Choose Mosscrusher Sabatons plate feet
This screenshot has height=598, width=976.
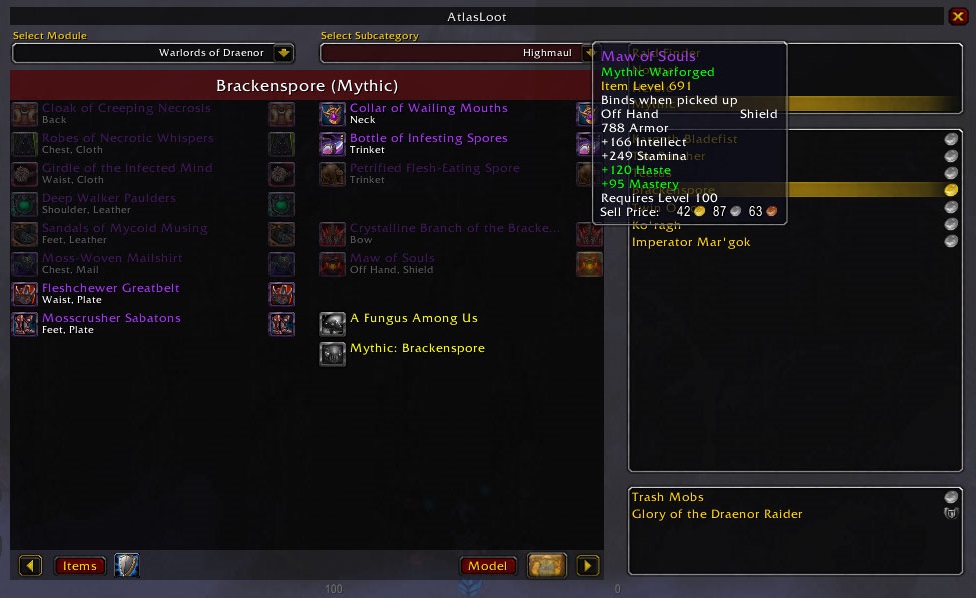(x=111, y=319)
